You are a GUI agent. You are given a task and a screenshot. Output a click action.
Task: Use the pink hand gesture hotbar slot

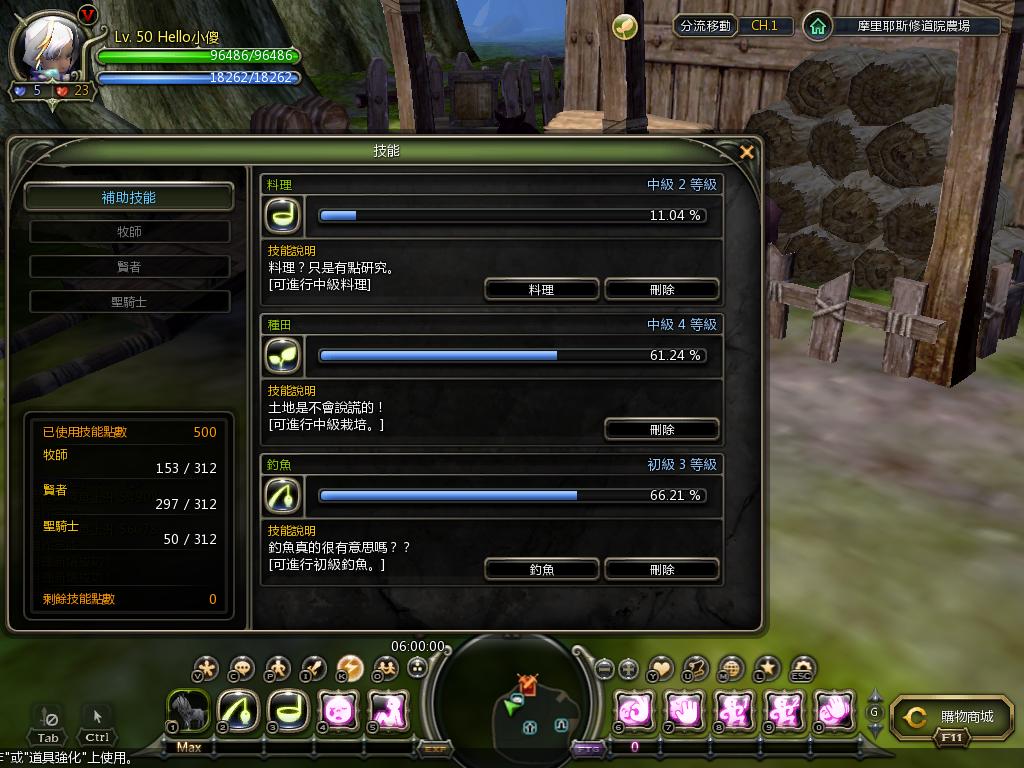685,710
